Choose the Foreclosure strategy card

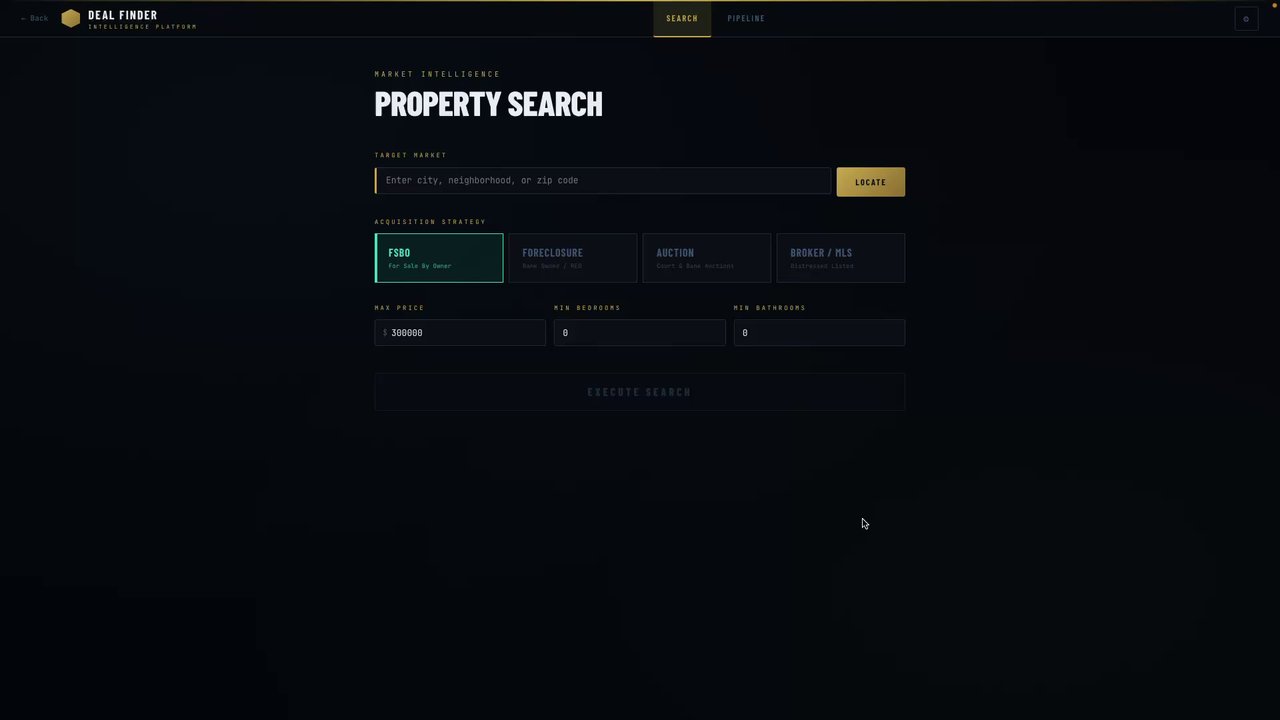573,258
